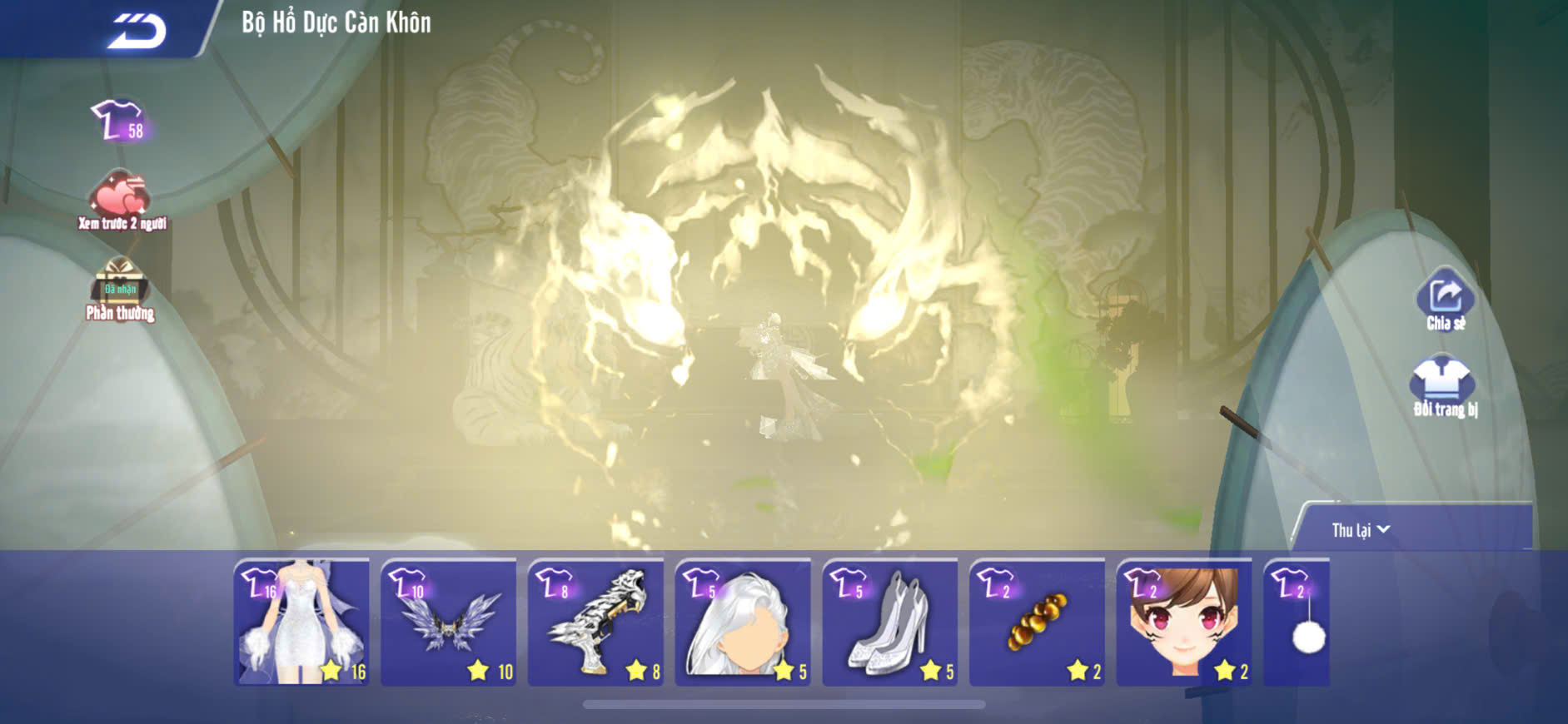Pick the silver high heels item slot
Screen dimensions: 1568x724
click(x=890, y=622)
